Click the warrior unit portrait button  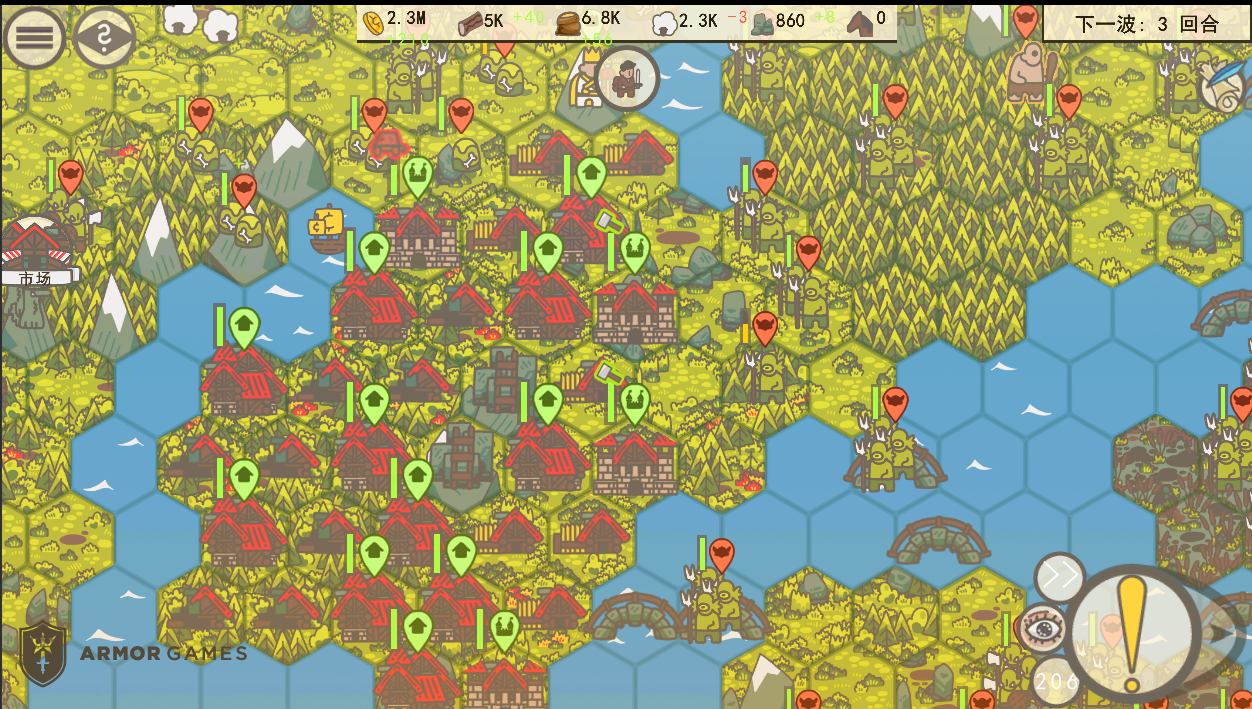click(x=627, y=79)
